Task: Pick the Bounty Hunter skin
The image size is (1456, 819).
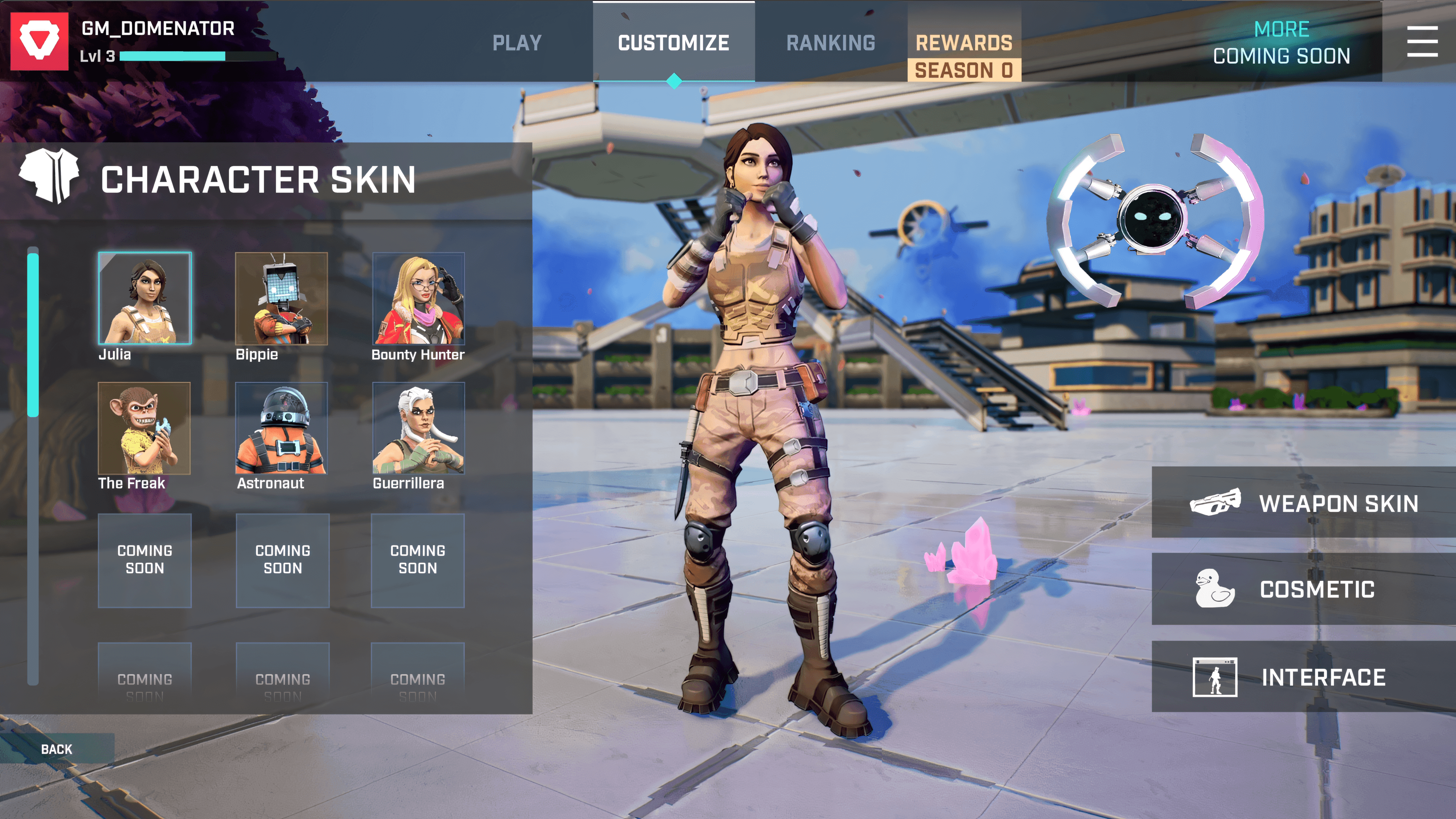Action: [418, 298]
